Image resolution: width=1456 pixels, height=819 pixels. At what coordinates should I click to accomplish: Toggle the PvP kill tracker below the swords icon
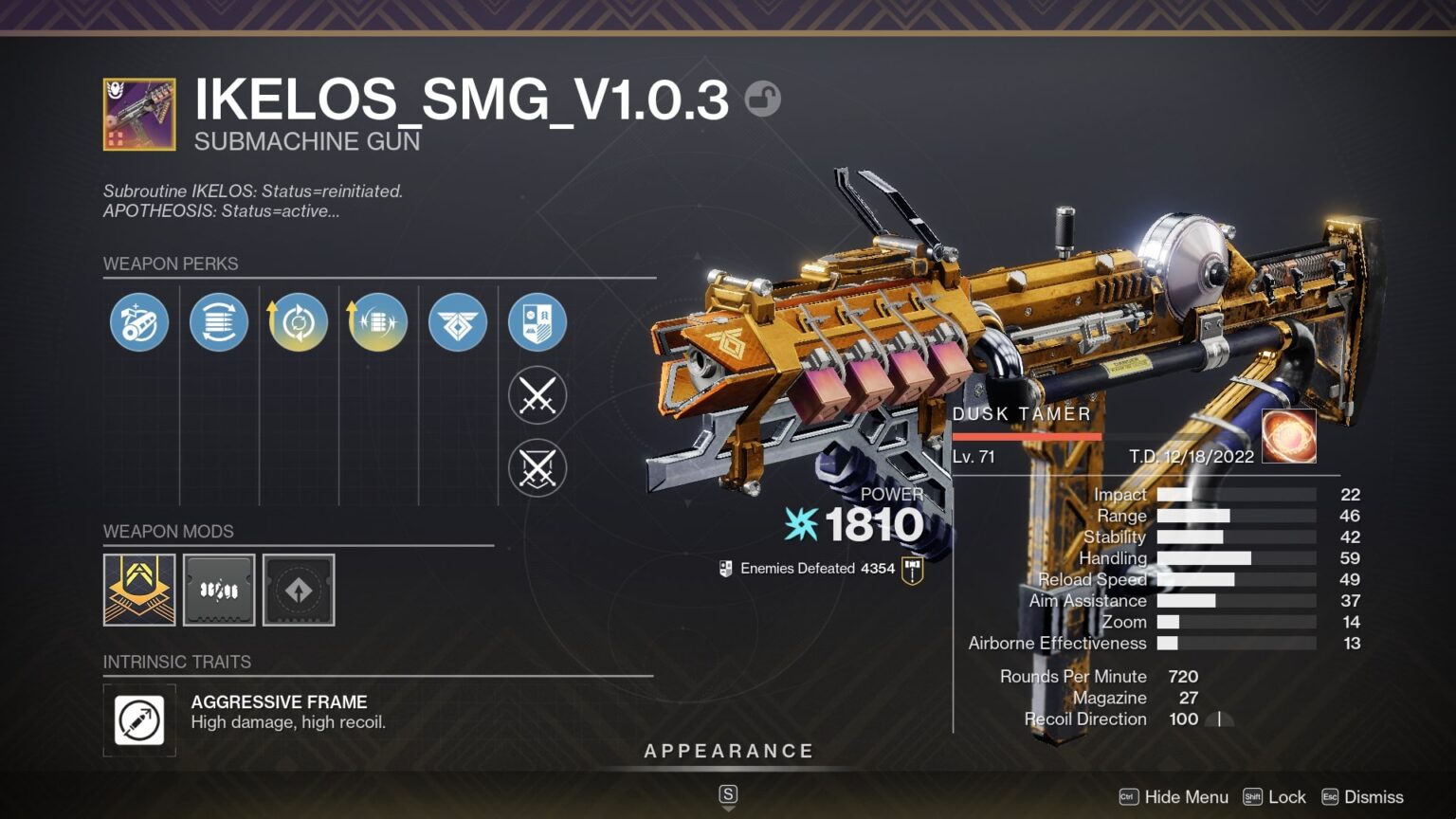pyautogui.click(x=537, y=467)
